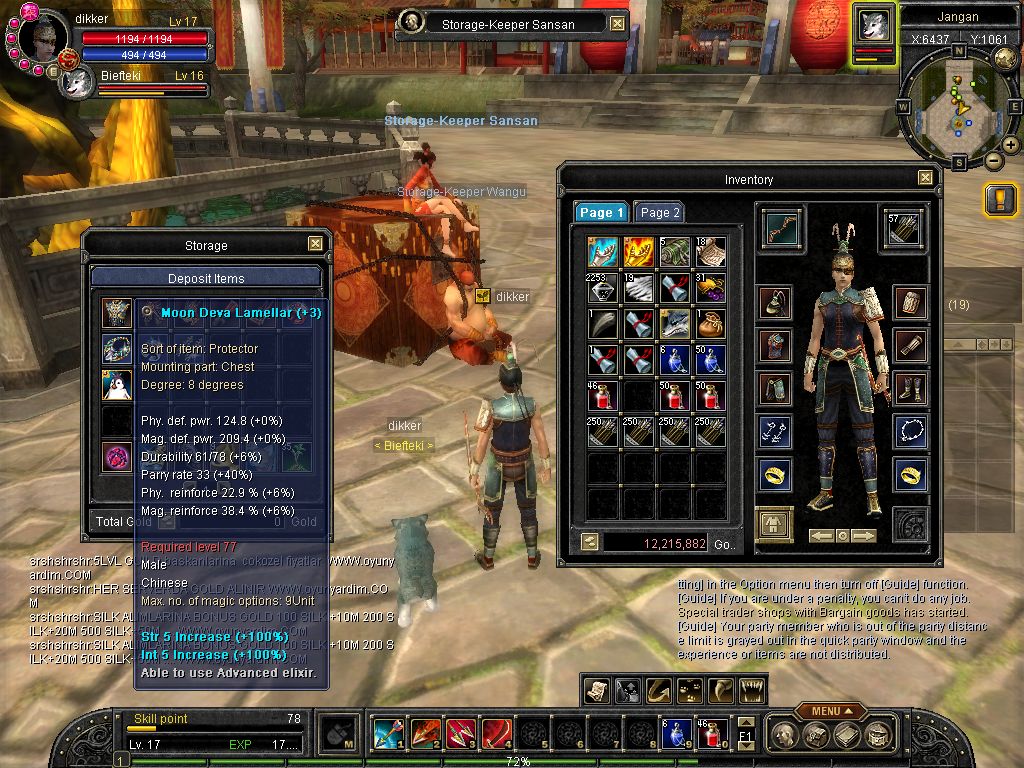Screen dimensions: 1024x768
Task: Open the avatar costume slot button
Action: pos(774,524)
